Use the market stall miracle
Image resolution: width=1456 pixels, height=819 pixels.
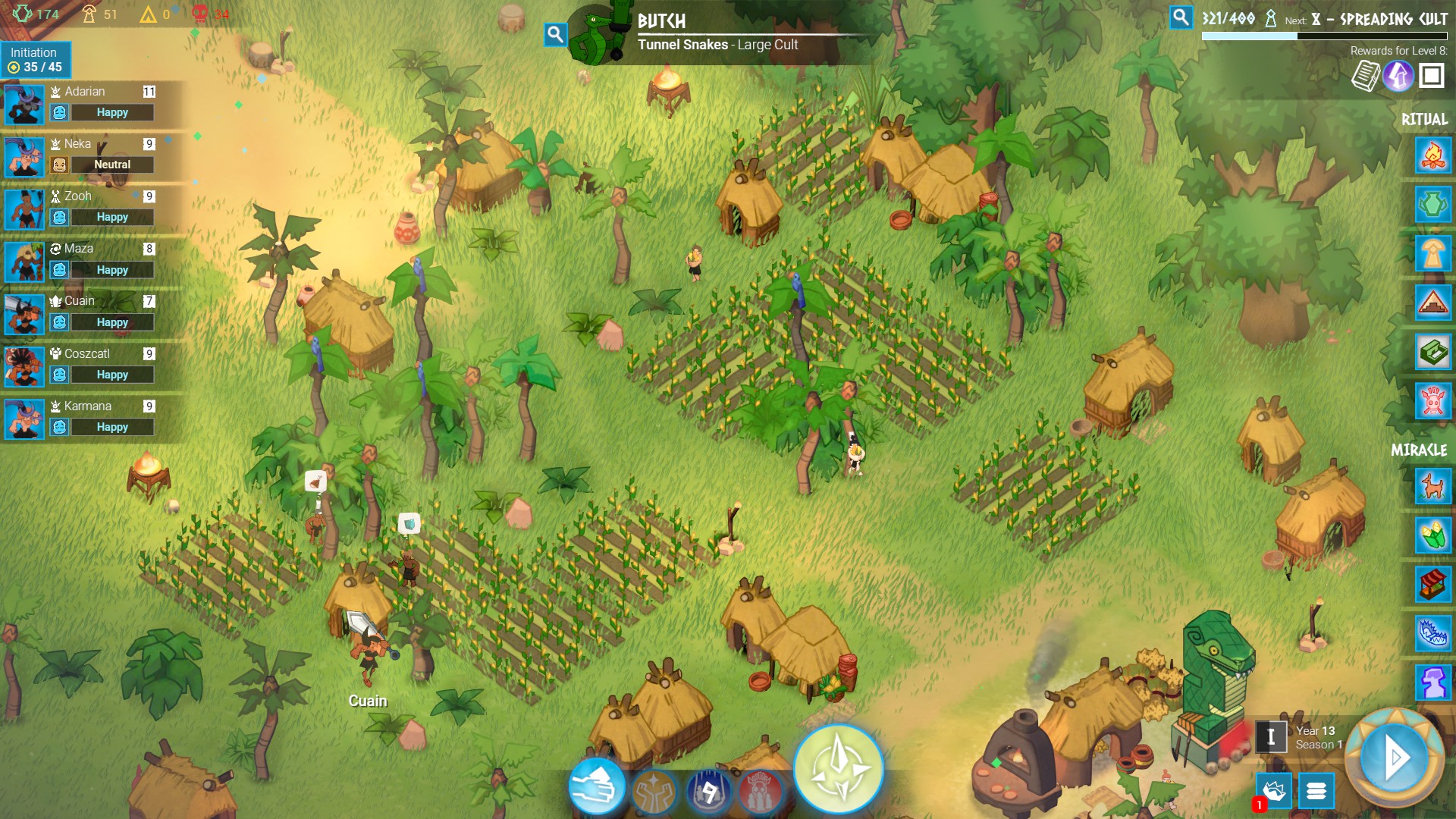(1432, 585)
